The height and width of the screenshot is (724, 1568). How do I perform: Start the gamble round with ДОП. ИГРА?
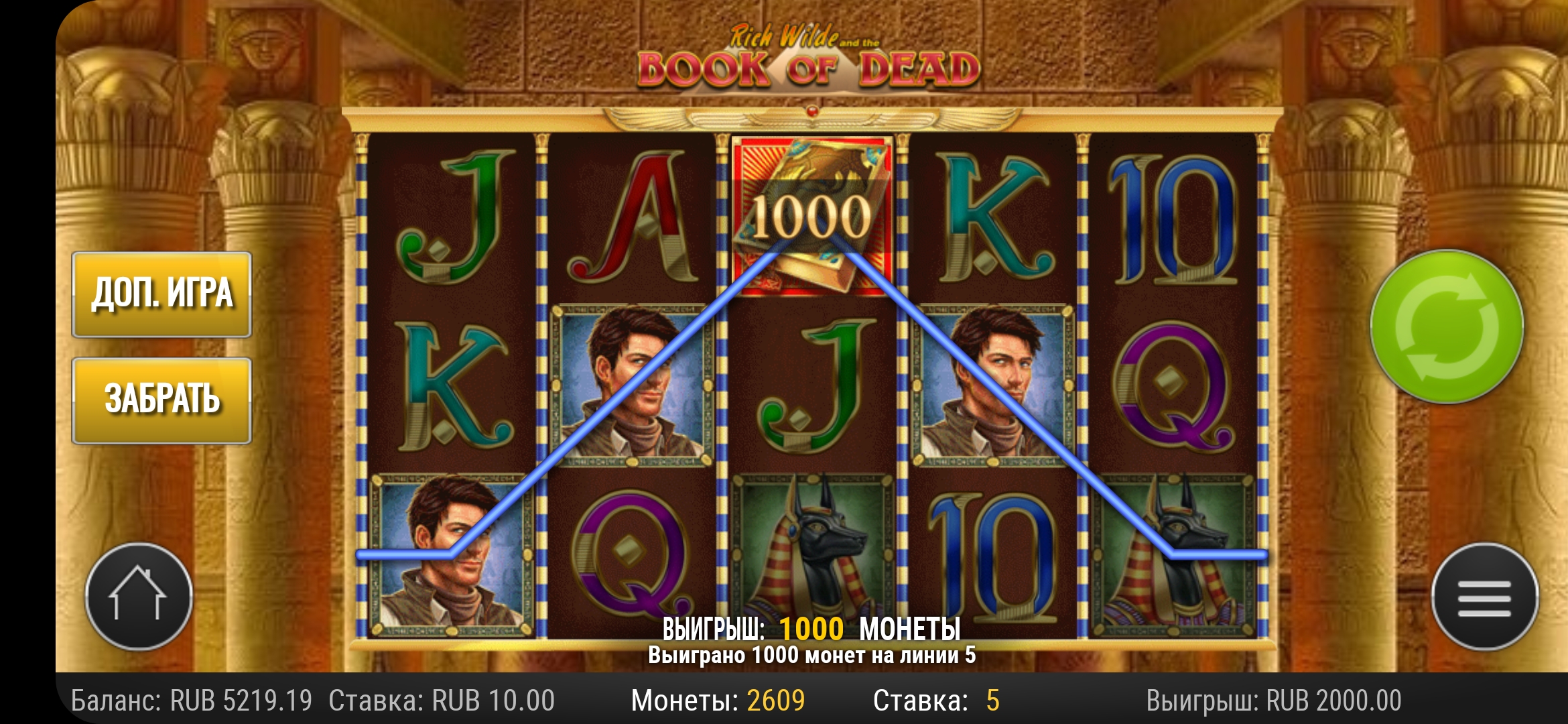(161, 294)
